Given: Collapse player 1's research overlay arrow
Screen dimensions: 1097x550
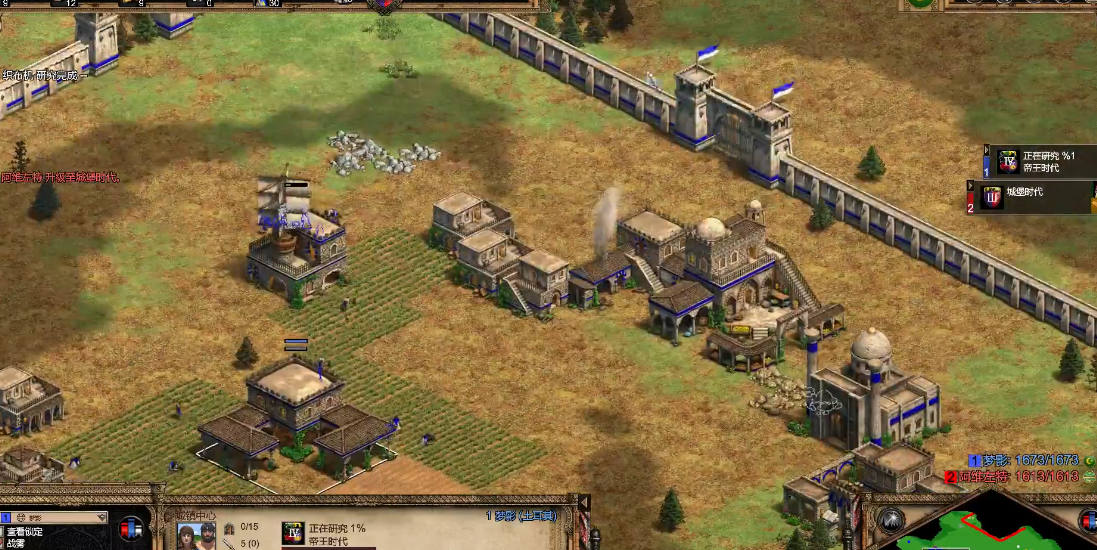Looking at the screenshot, I should (988, 152).
